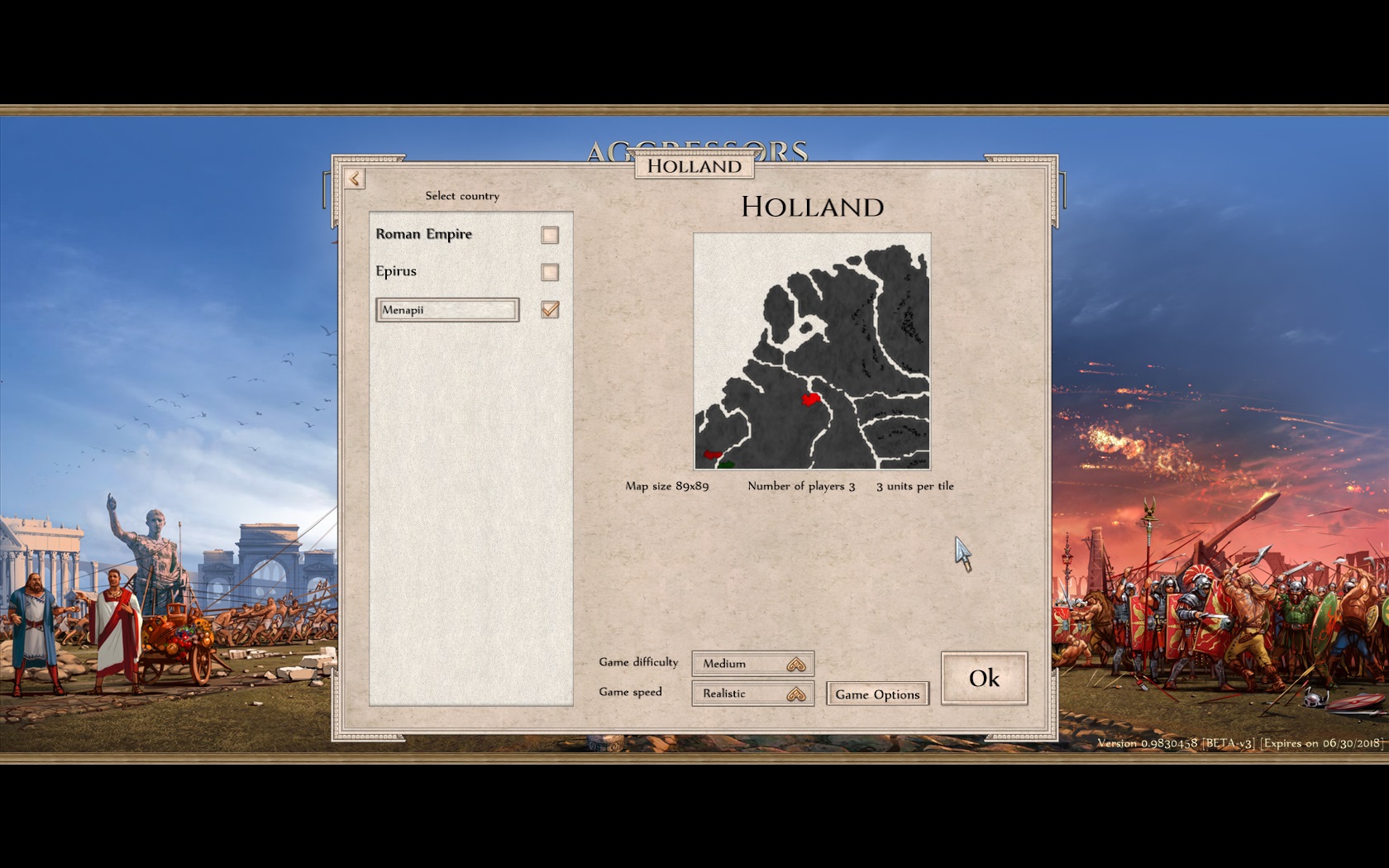Select Roman Empire from the country list

[x=424, y=234]
